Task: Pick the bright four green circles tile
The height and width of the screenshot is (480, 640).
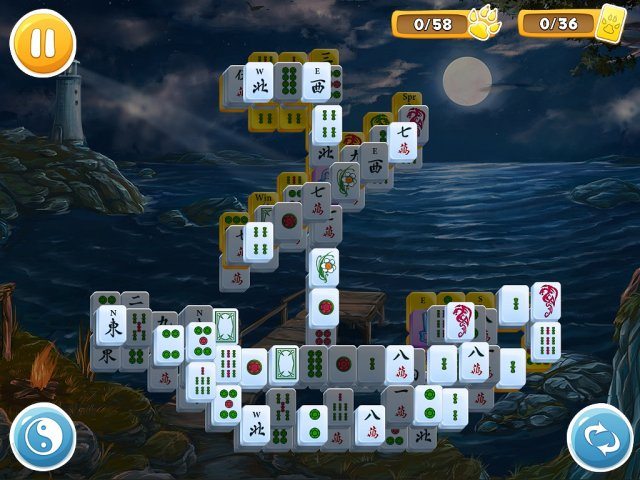Action: click(168, 344)
